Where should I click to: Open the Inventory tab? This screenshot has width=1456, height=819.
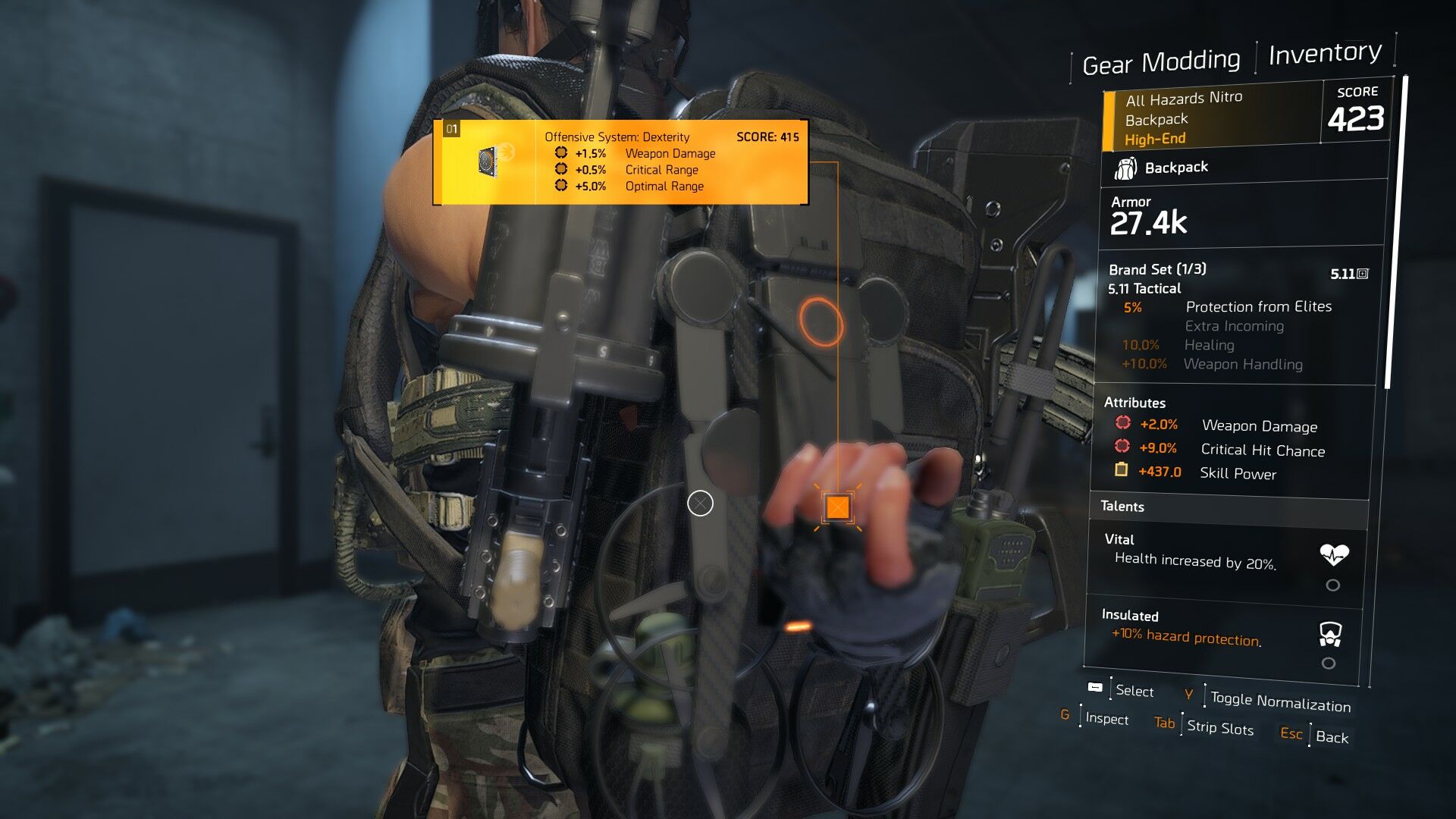point(1325,53)
